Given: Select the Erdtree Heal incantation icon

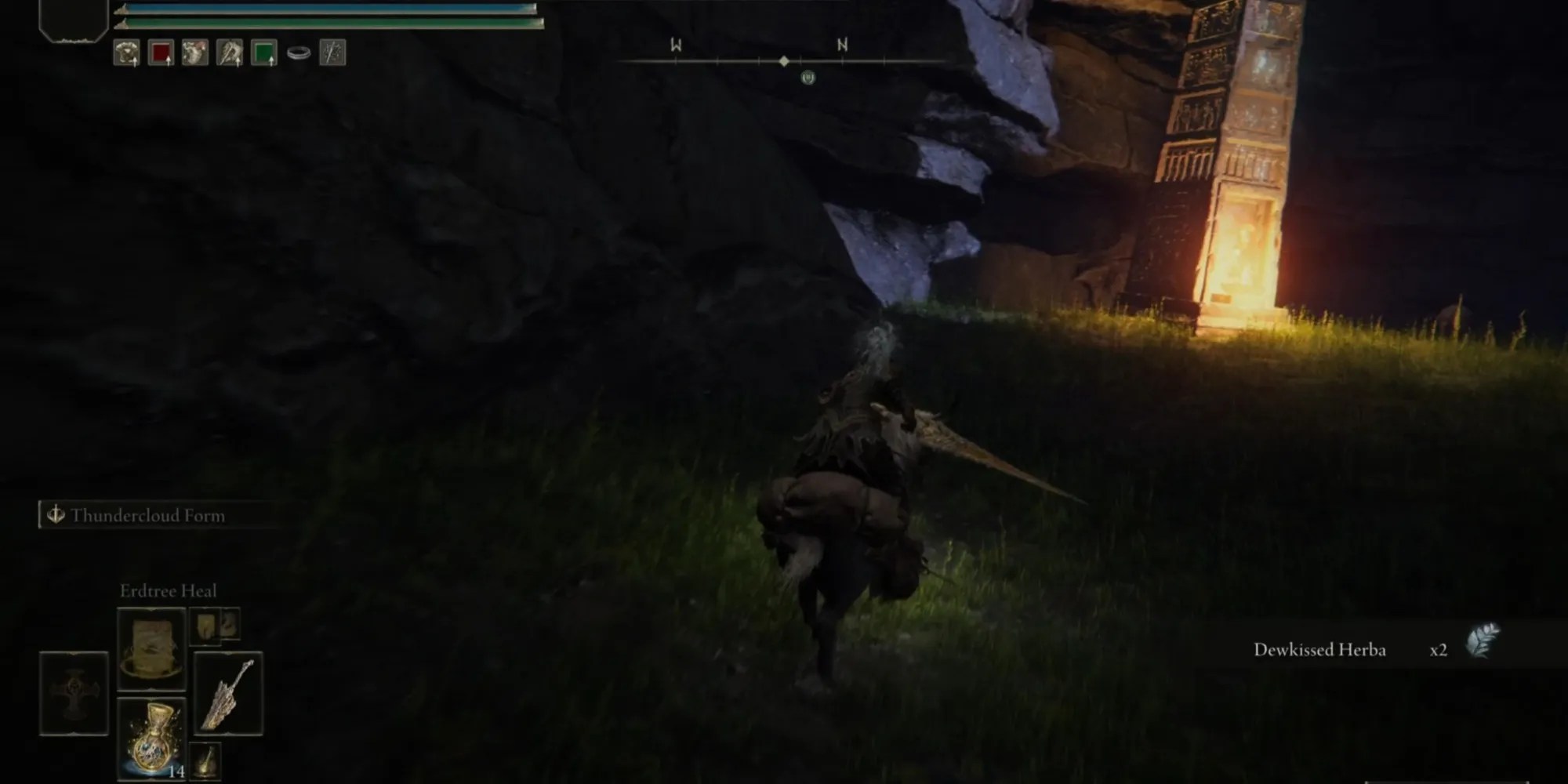Looking at the screenshot, I should click(151, 649).
